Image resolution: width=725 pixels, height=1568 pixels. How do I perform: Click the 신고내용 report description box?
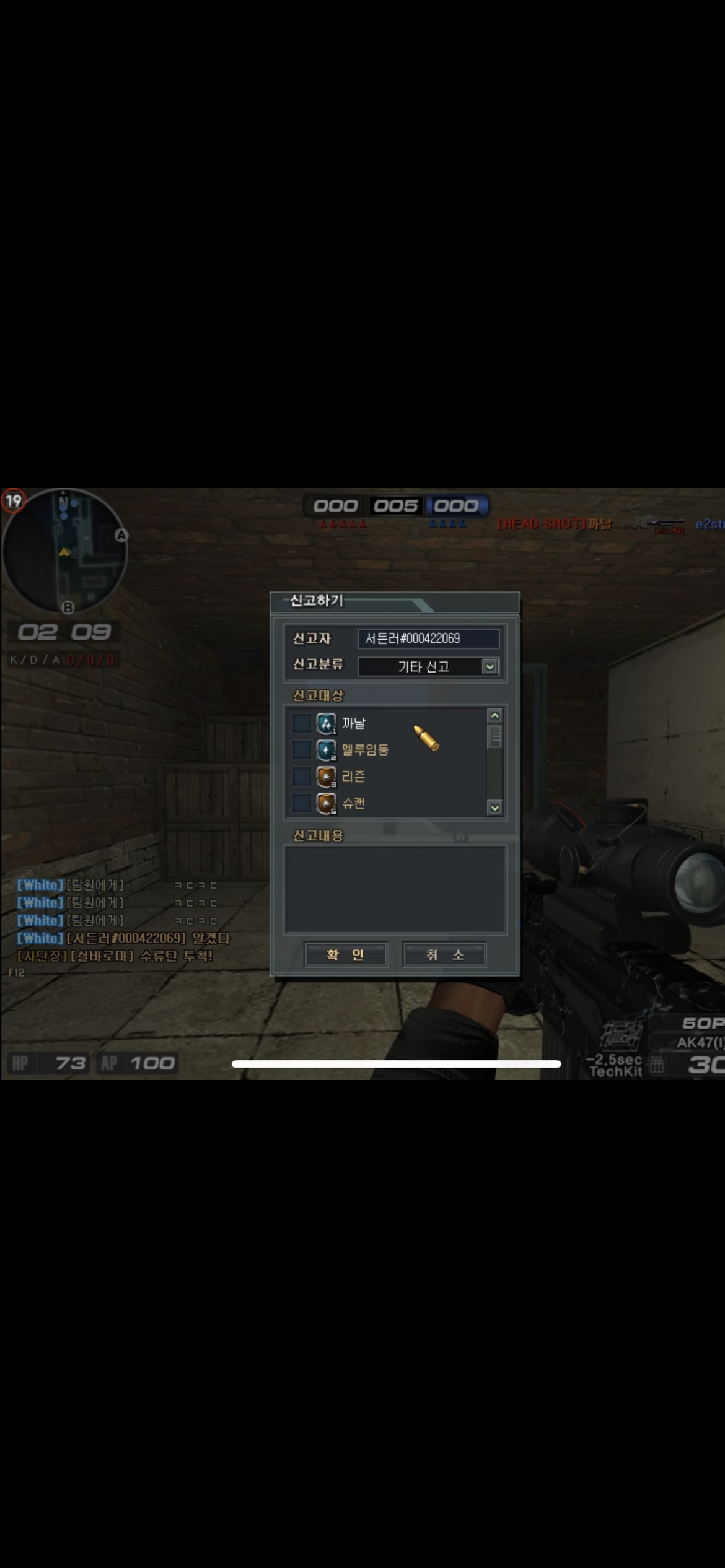(395, 889)
